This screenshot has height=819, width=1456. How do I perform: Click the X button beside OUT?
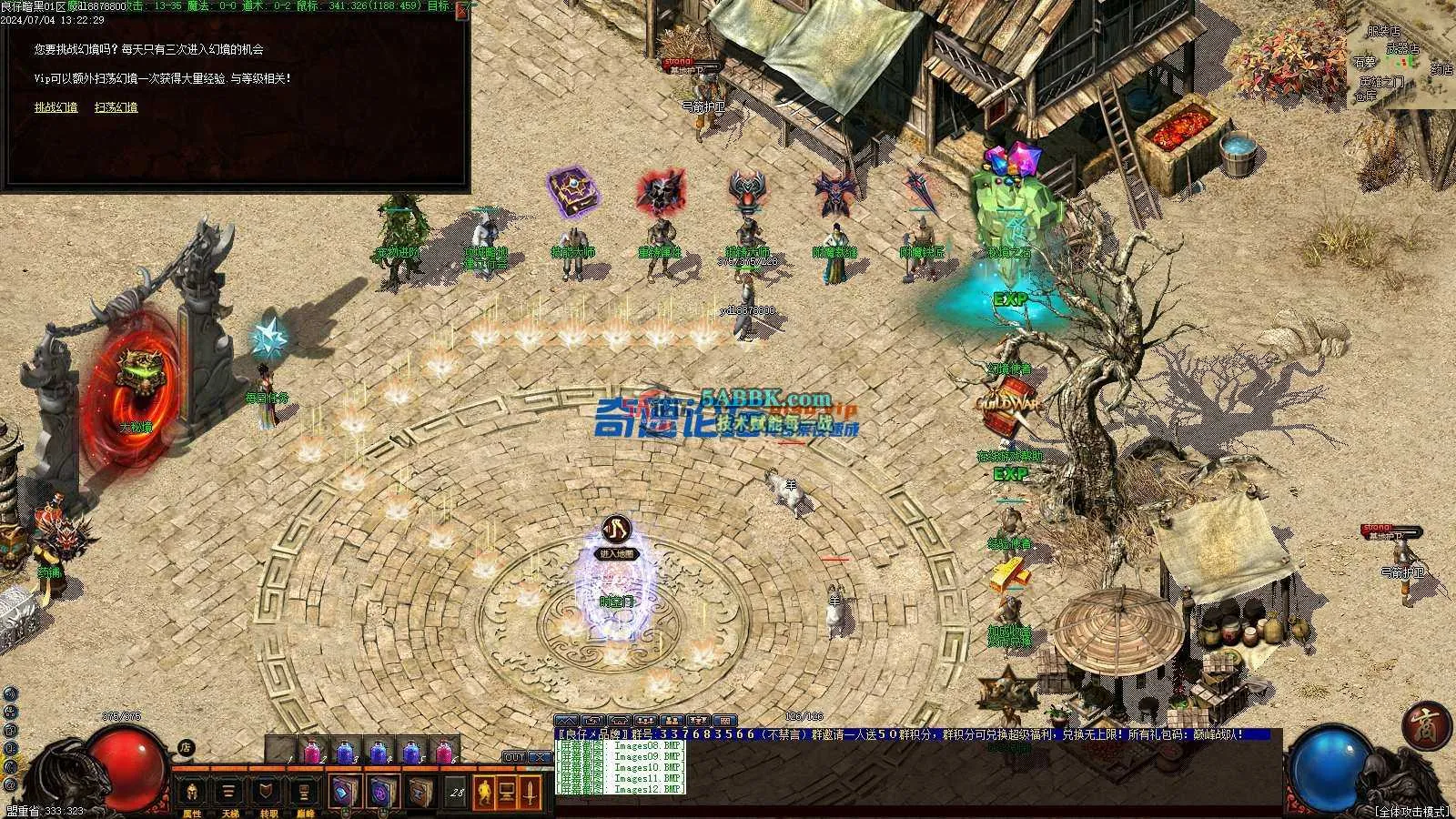(x=540, y=757)
